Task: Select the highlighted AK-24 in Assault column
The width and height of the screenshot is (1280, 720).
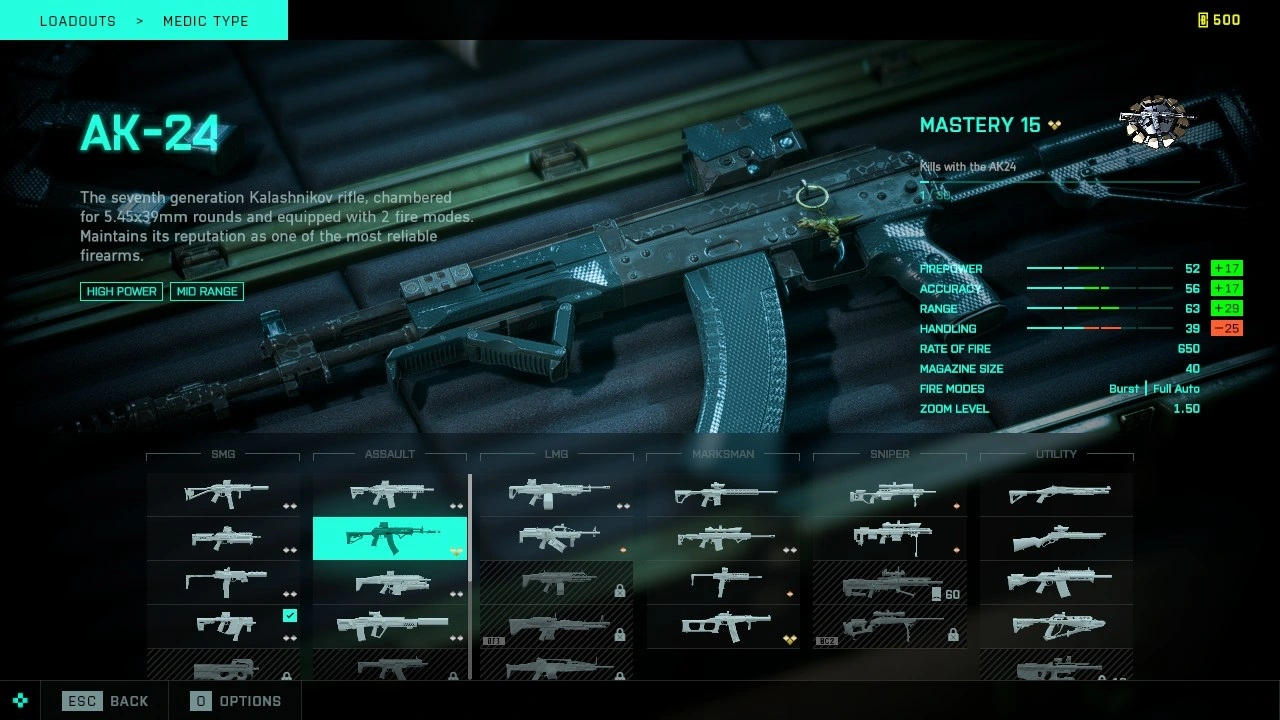Action: pyautogui.click(x=390, y=538)
